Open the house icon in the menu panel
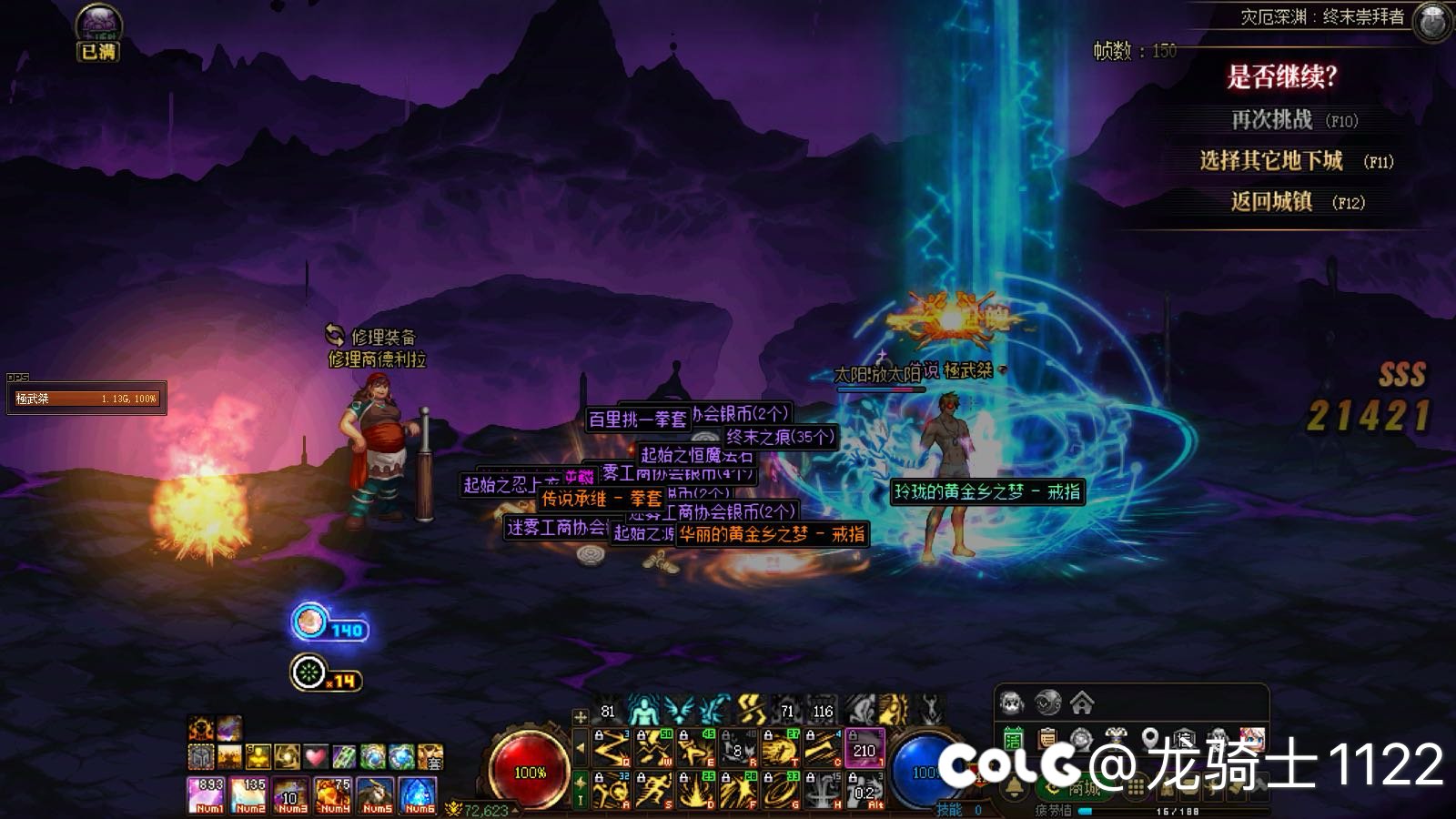1456x819 pixels. (x=1081, y=703)
